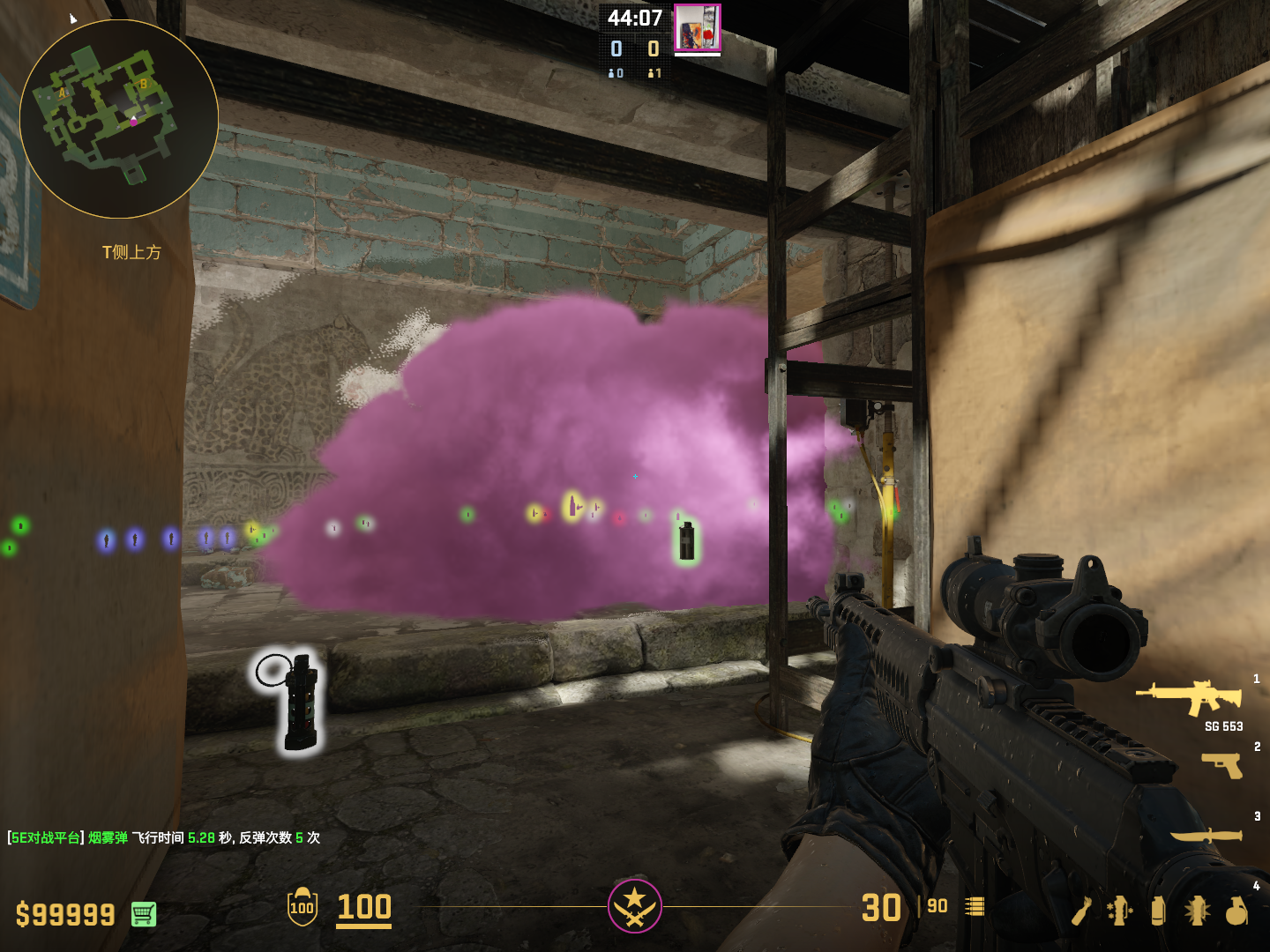Viewport: 1270px width, 952px height.
Task: Select the smoke grenade icon
Action: click(1158, 911)
